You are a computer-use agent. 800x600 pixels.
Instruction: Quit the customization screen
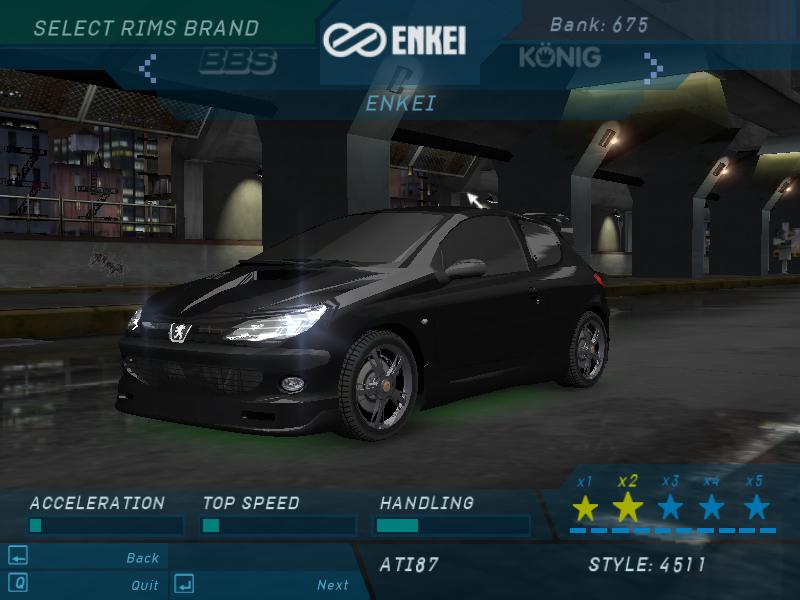144,585
